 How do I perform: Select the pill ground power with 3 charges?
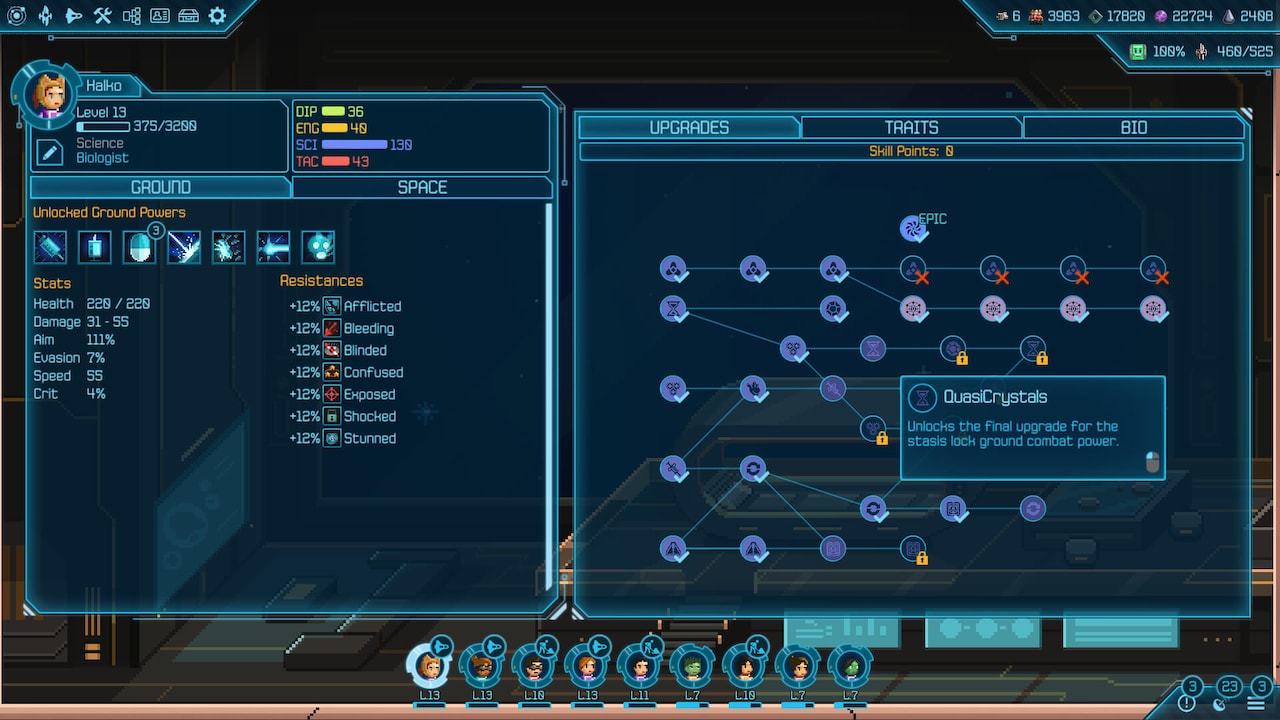139,247
